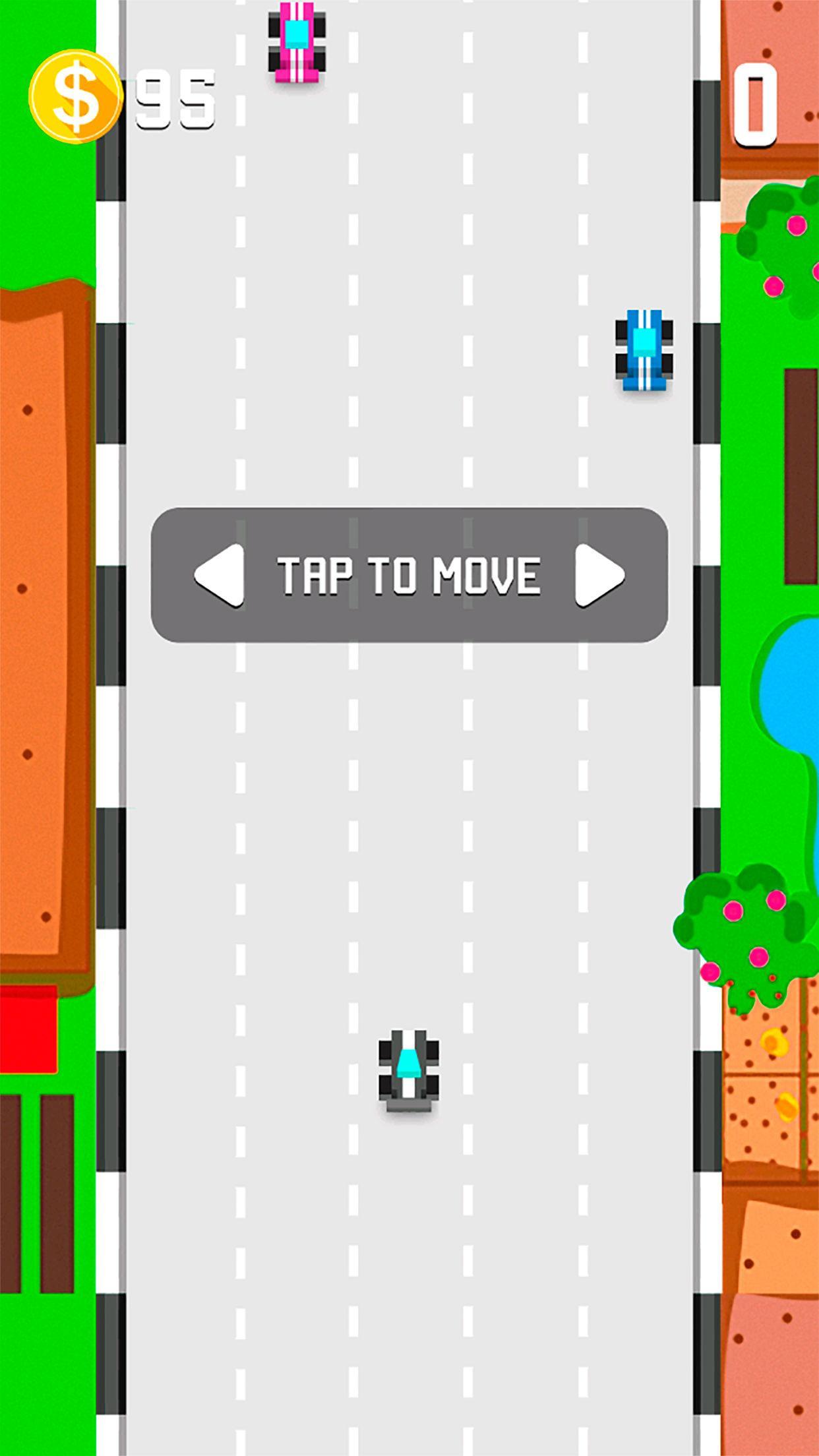Tap the right arrow to move right
Image resolution: width=819 pixels, height=1456 pixels.
pos(599,575)
